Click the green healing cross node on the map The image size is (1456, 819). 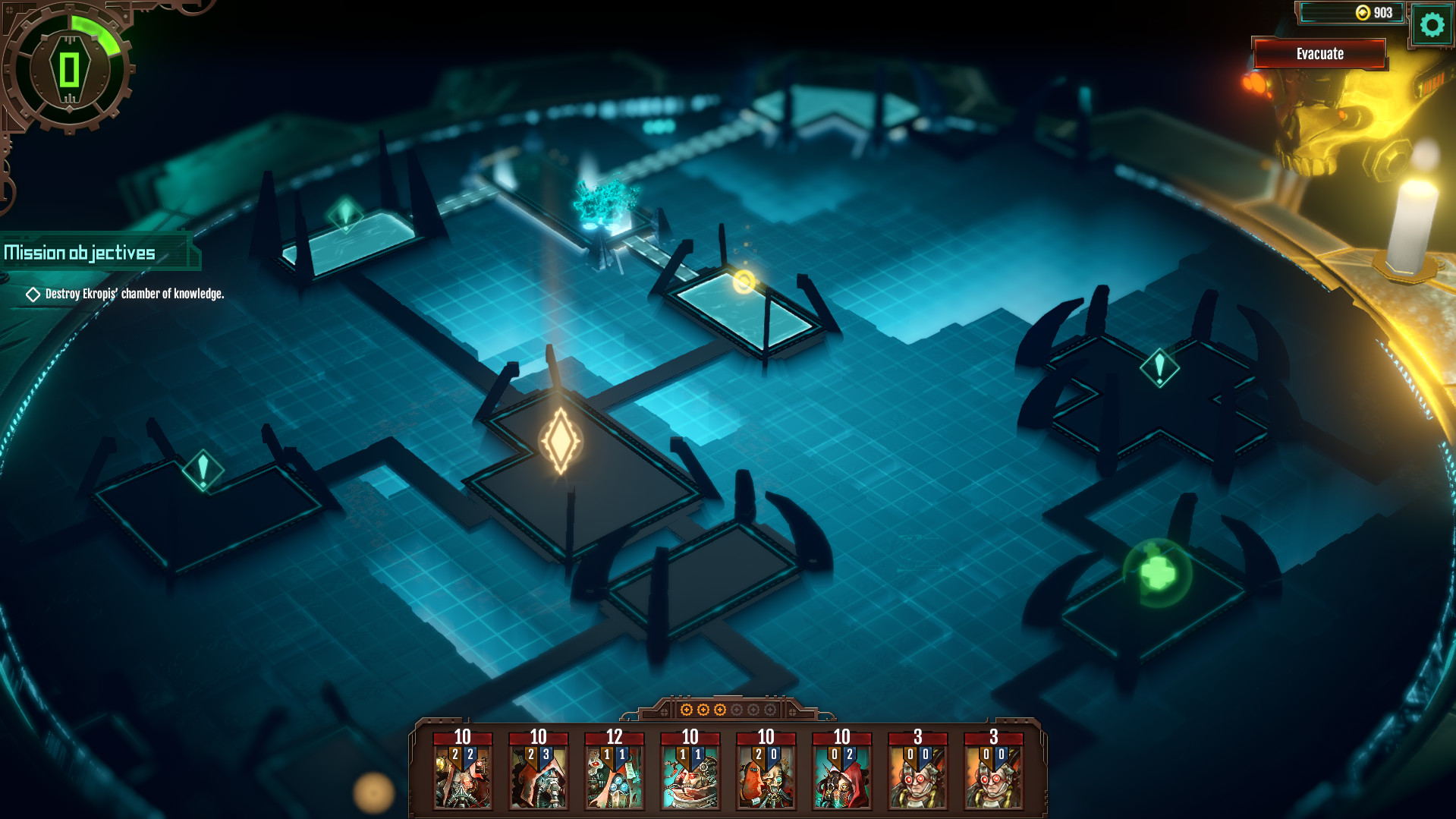click(x=1157, y=571)
